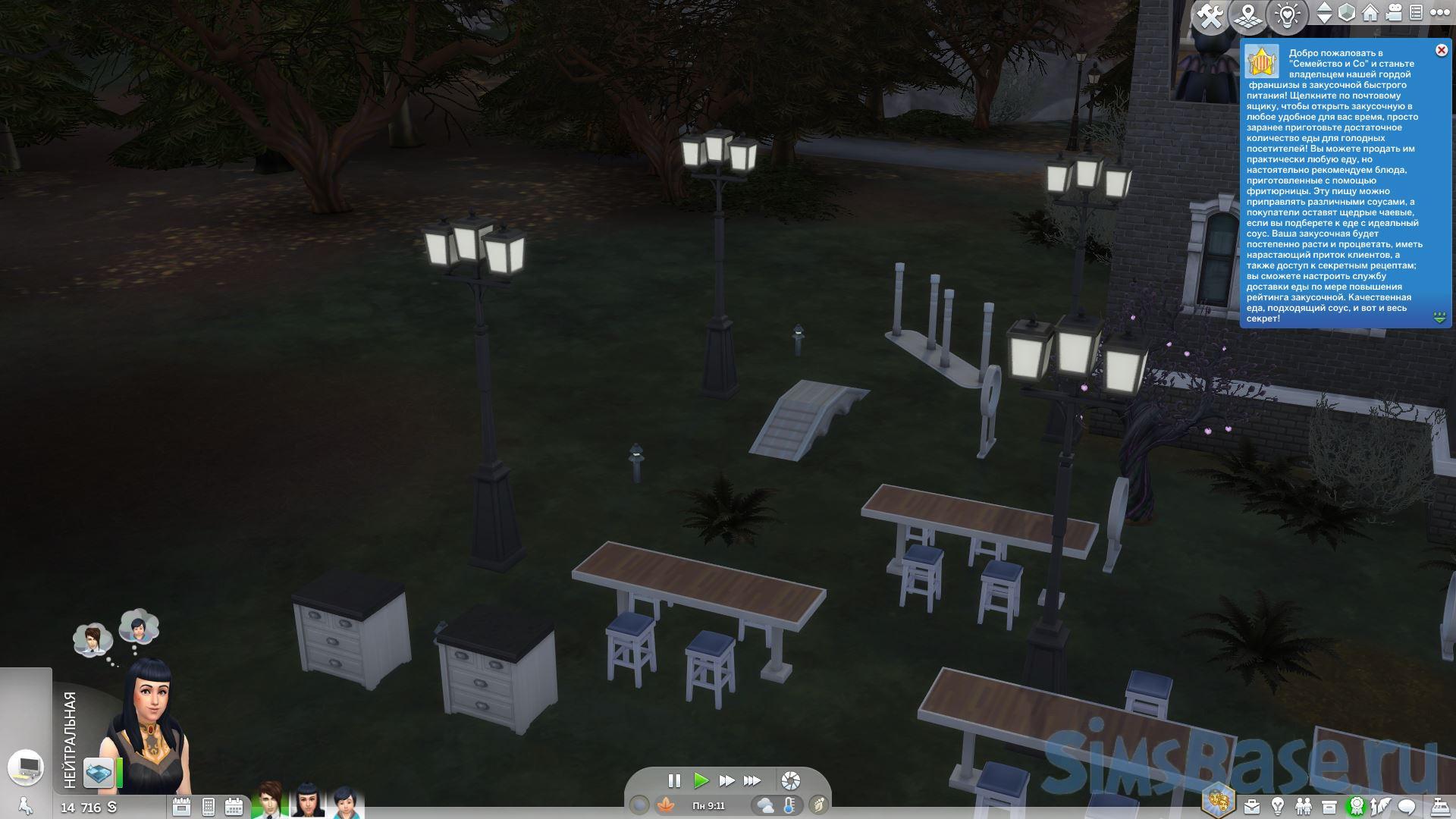This screenshot has width=1456, height=819.
Task: Switch to the child Sim portrait
Action: [344, 802]
